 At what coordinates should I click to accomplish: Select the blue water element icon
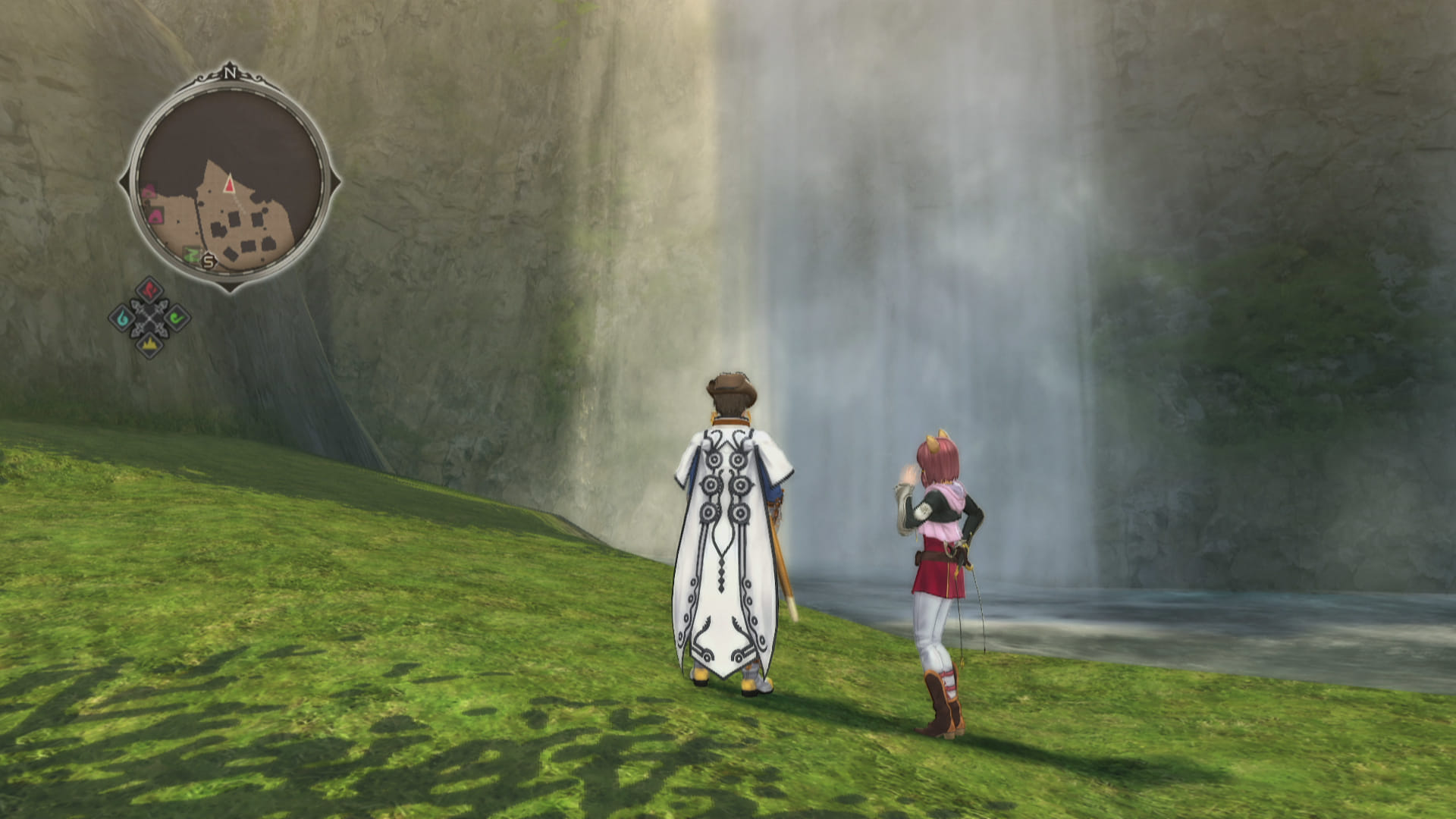pos(122,318)
